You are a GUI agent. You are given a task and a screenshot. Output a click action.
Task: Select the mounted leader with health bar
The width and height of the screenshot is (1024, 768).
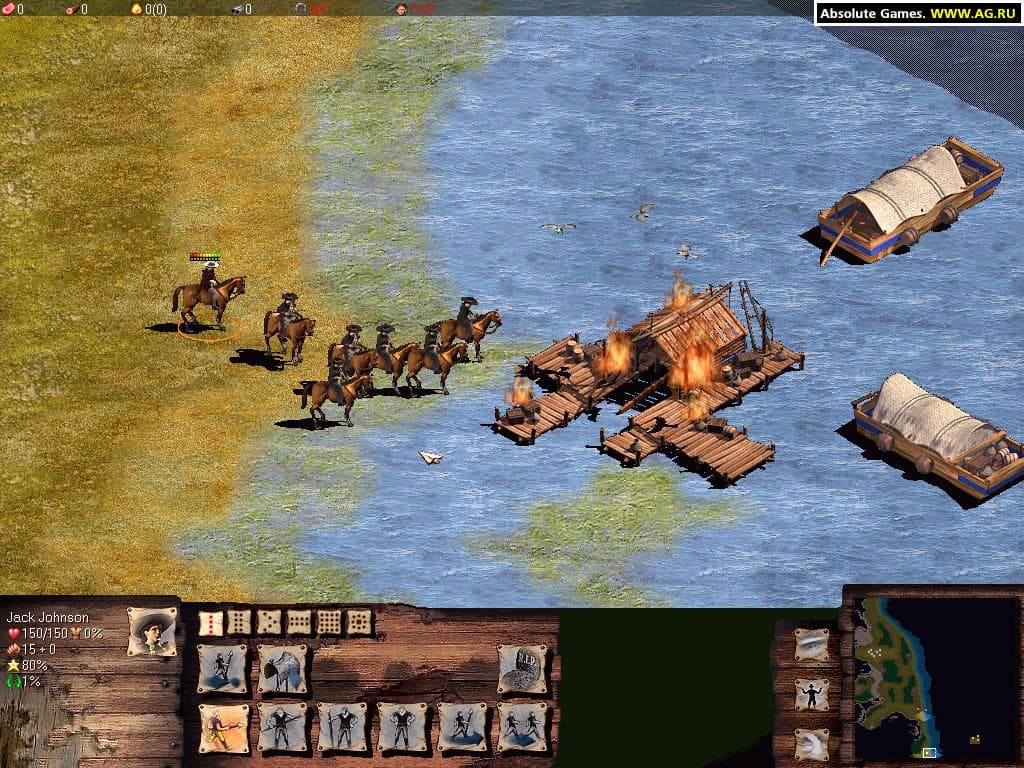tap(209, 293)
